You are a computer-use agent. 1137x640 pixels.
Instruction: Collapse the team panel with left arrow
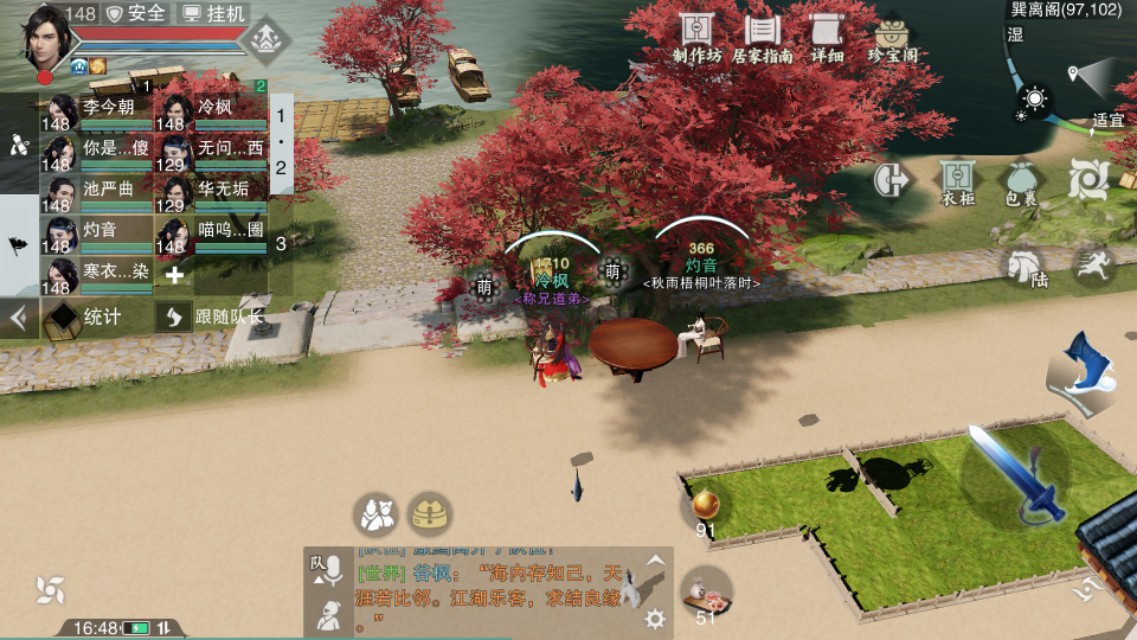18,318
